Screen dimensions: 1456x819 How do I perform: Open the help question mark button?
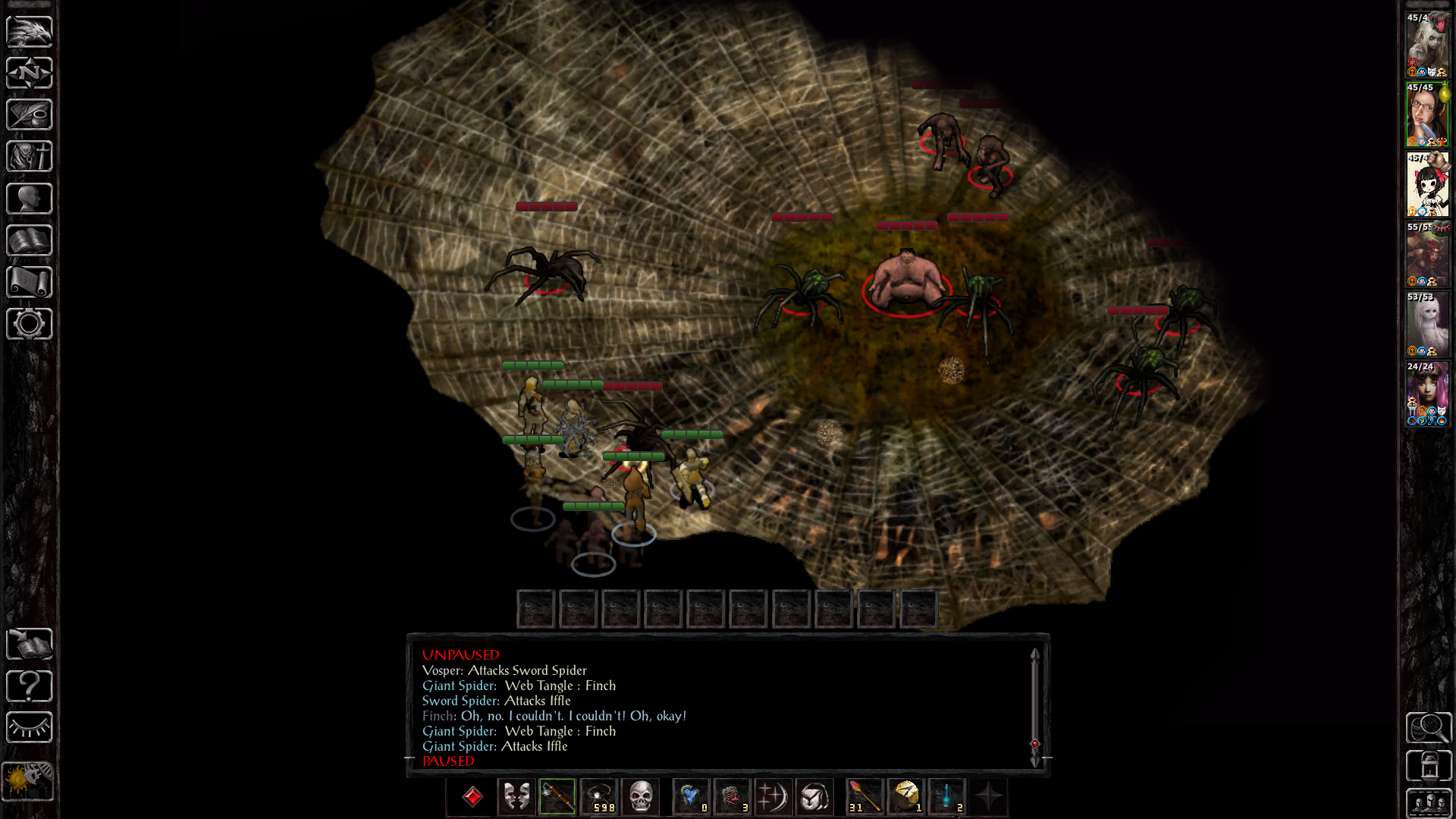30,686
